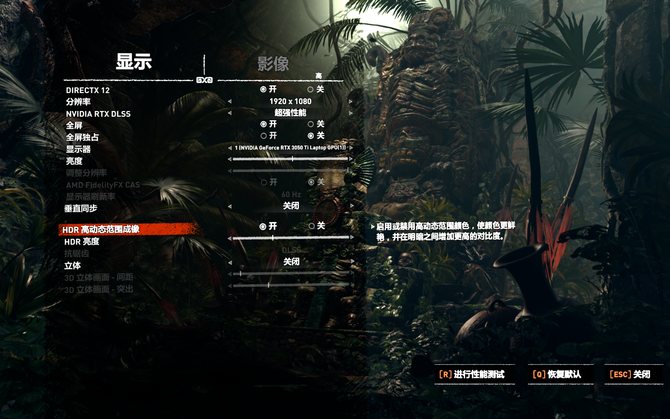Adjust the HDR 亮度 slider
The height and width of the screenshot is (419, 670).
[x=290, y=240]
